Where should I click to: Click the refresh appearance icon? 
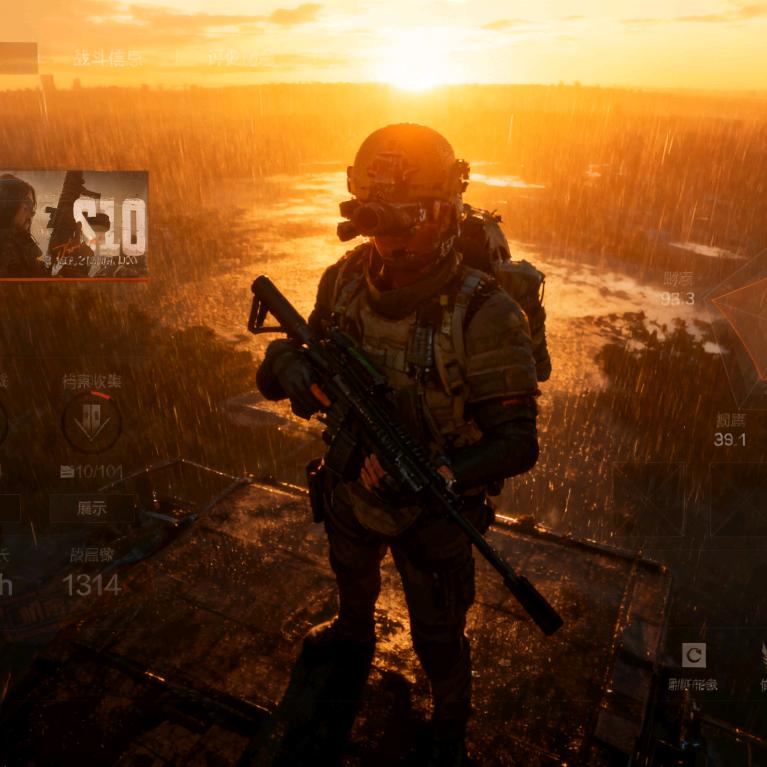pos(693,655)
